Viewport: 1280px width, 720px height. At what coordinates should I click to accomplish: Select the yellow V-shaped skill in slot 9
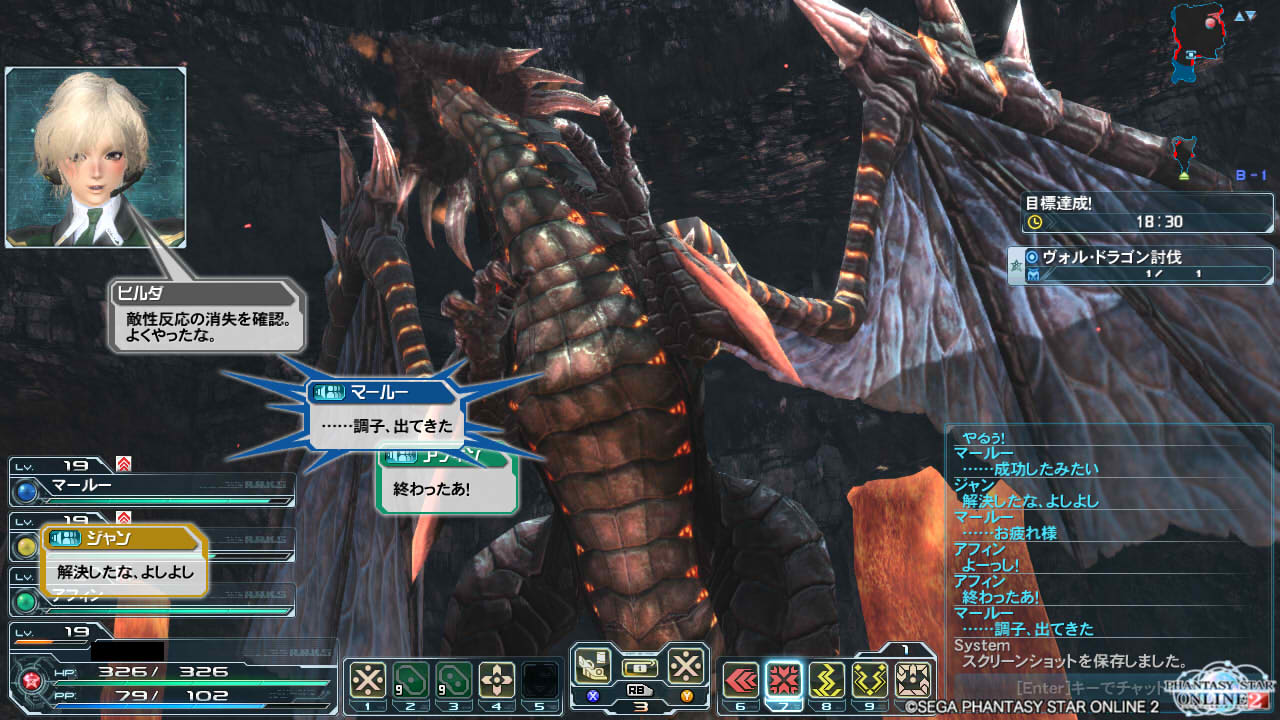870,680
